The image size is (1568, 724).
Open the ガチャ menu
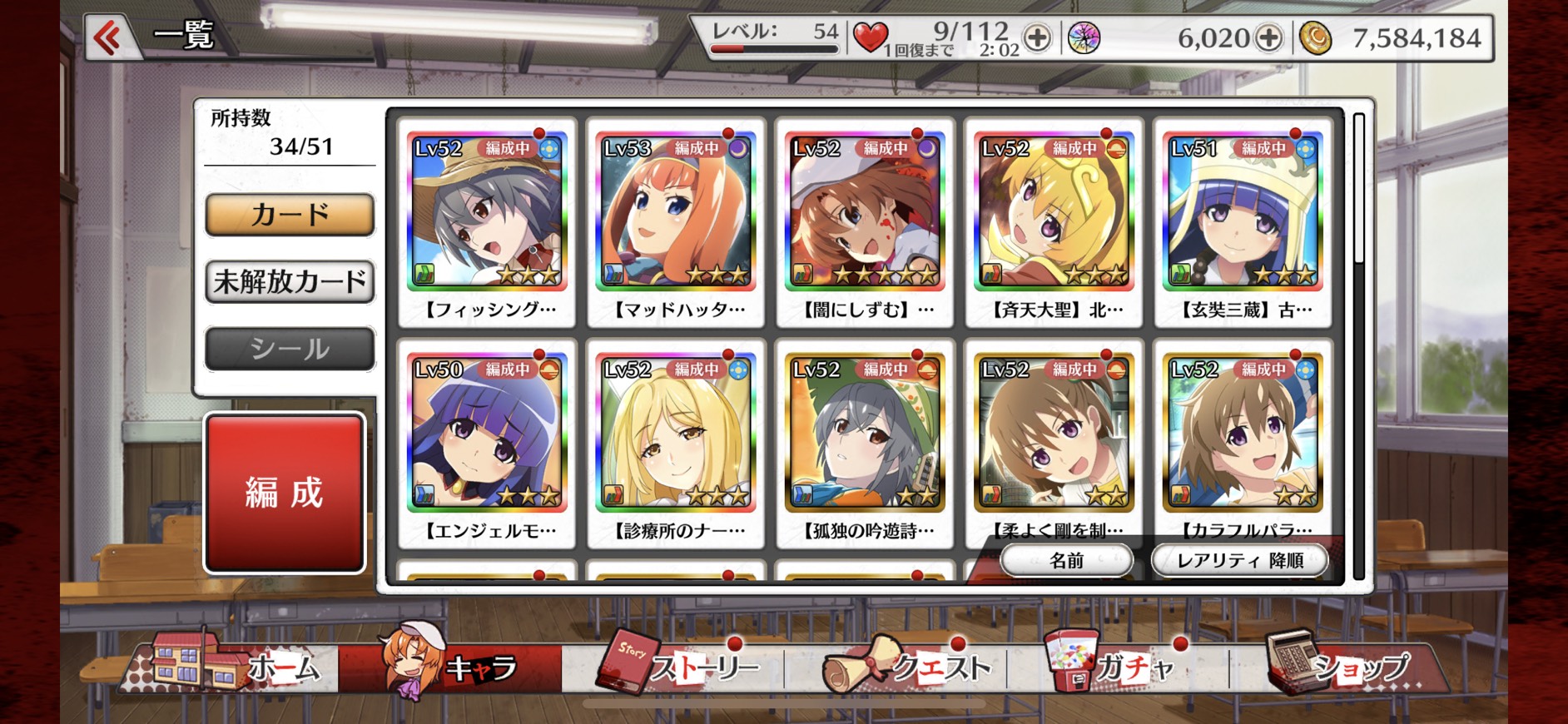click(x=1115, y=666)
